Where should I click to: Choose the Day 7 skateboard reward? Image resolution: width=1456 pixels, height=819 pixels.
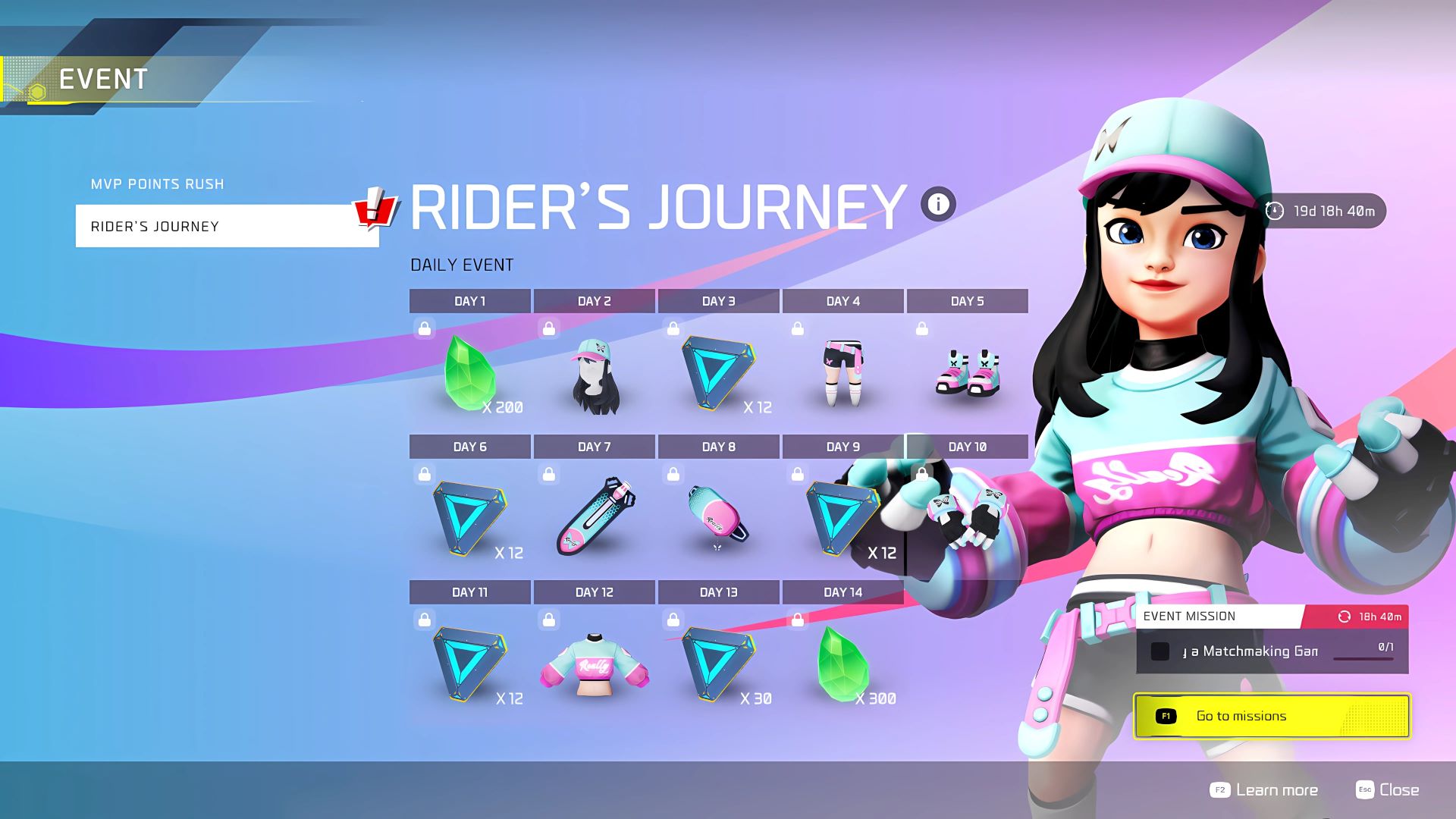tap(595, 516)
